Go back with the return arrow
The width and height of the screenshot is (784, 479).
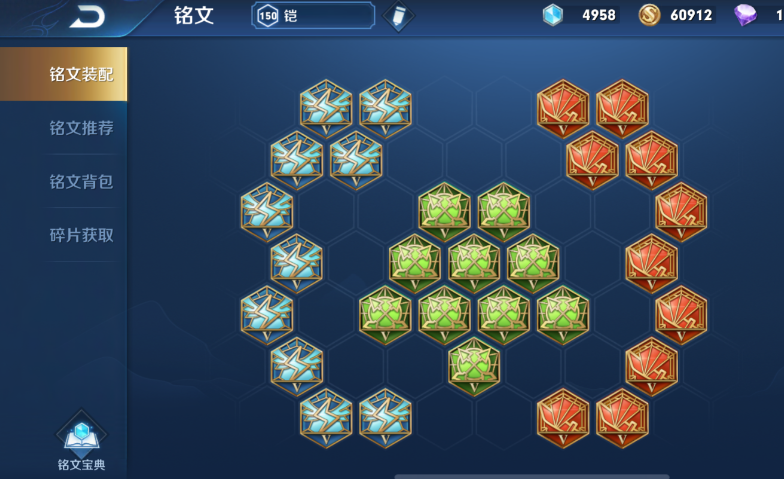[x=87, y=16]
